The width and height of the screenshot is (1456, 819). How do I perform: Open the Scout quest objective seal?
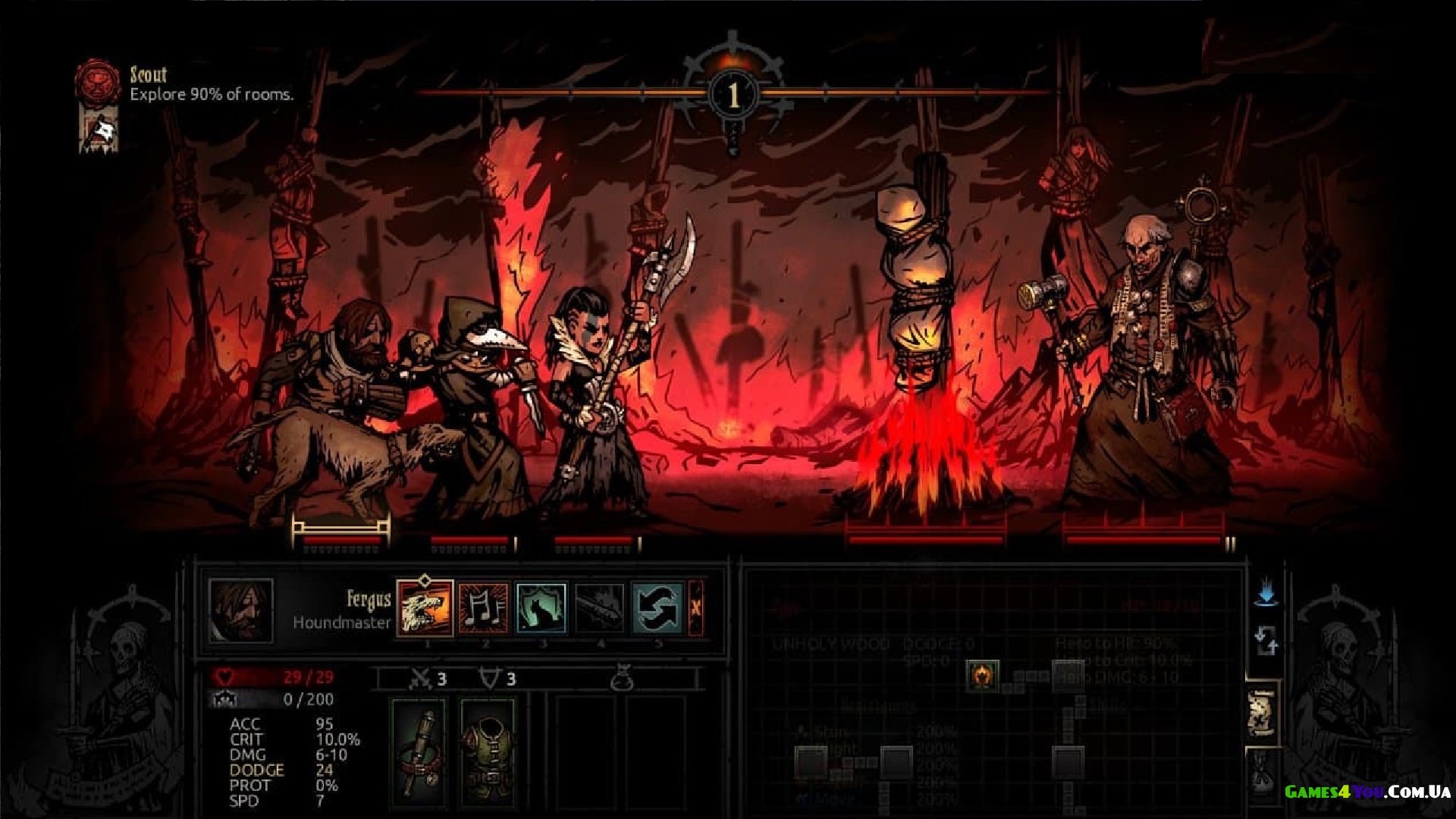coord(98,80)
